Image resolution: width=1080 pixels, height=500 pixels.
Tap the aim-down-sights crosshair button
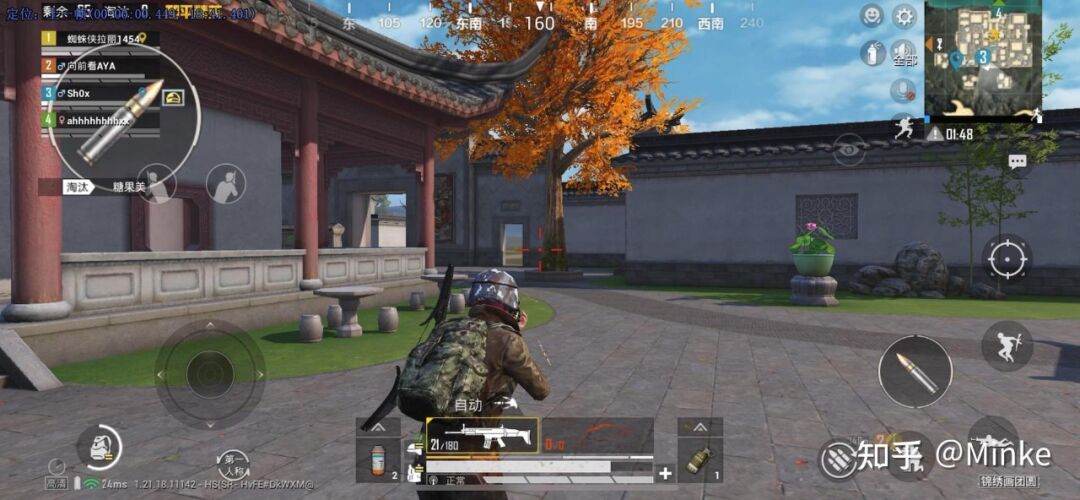[x=1006, y=260]
